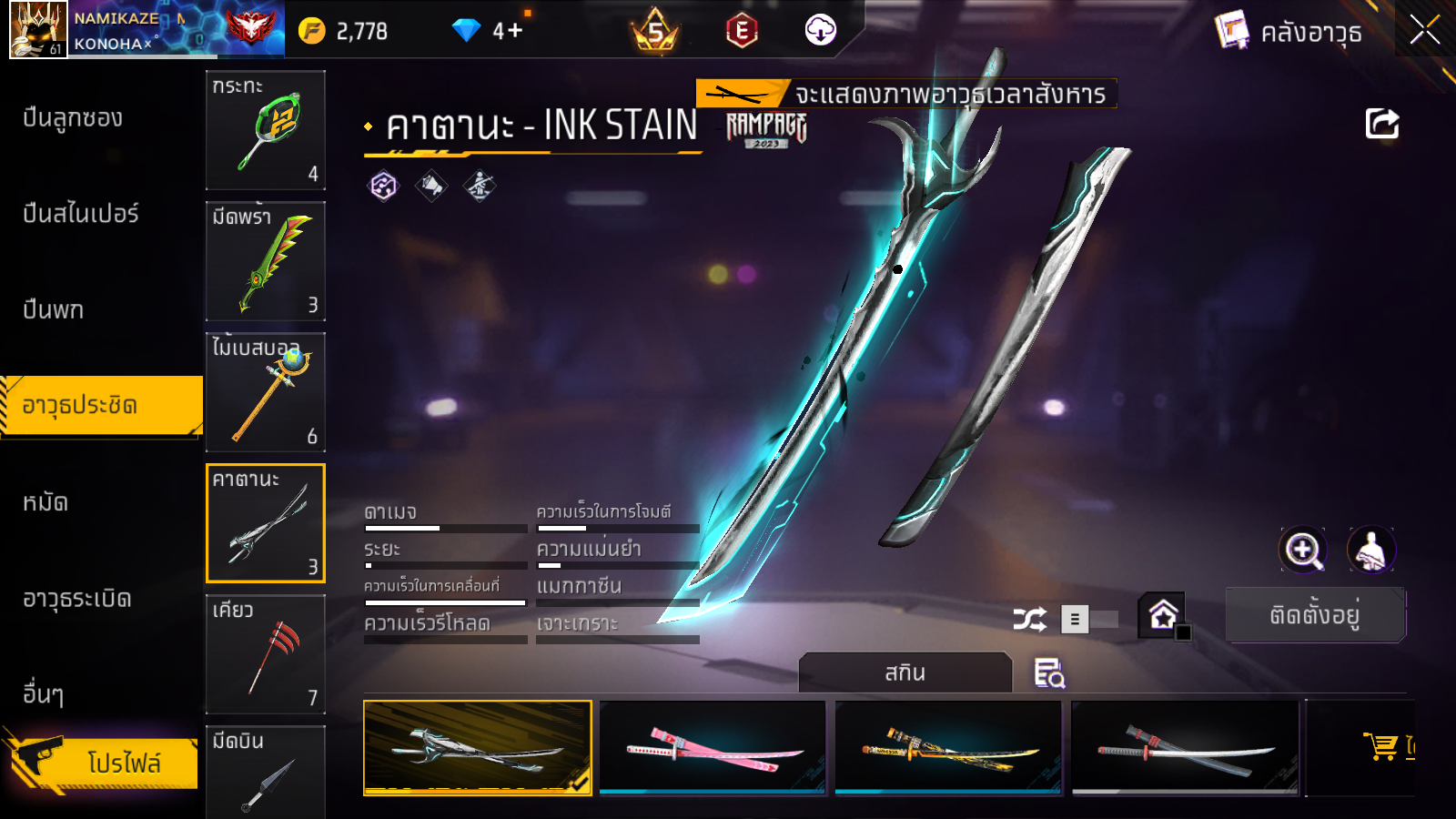The image size is (1456, 819).
Task: Toggle the random skin shuffle switch
Action: tap(1090, 620)
